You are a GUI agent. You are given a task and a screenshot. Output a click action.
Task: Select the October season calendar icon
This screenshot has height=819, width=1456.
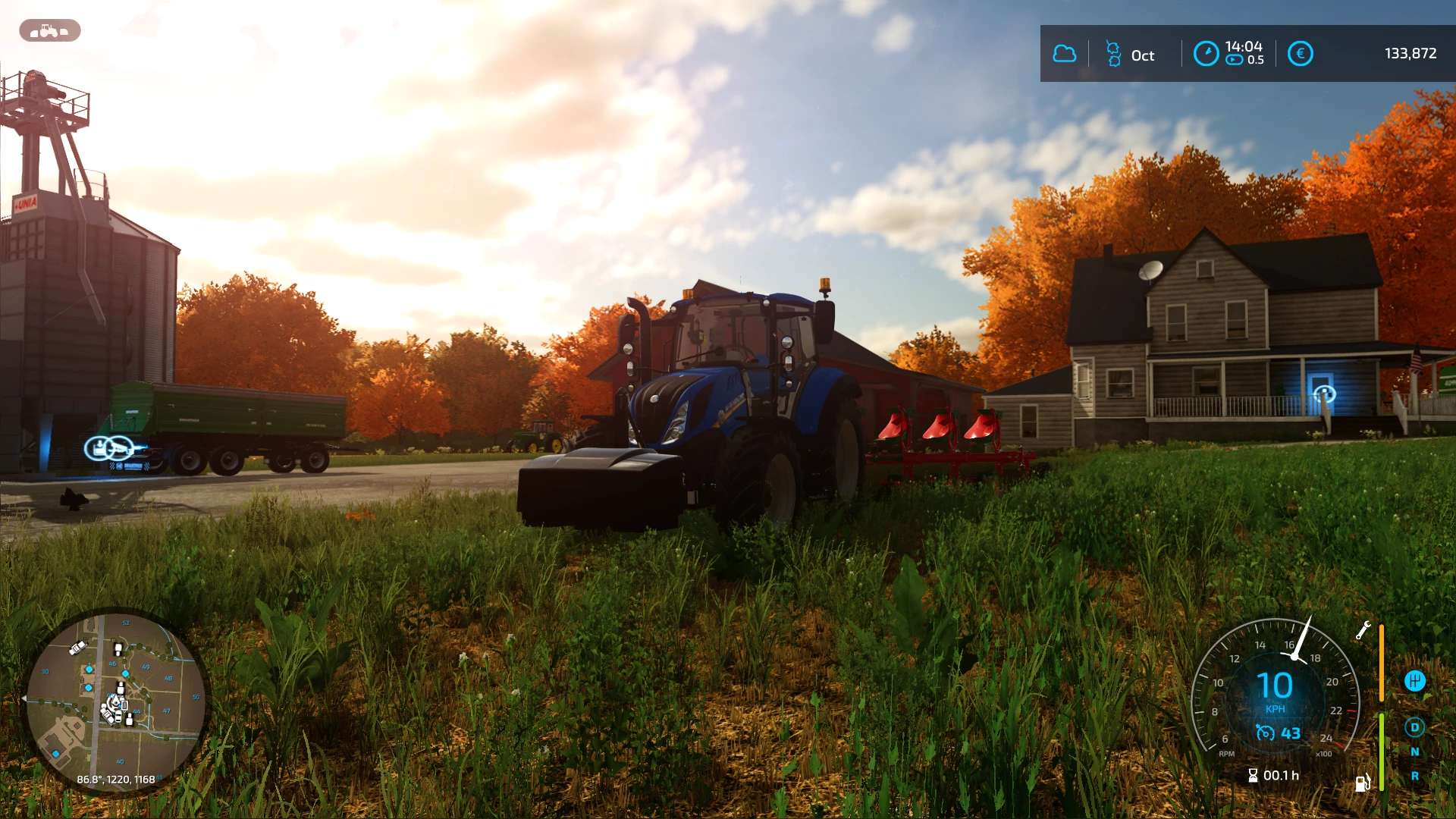[1113, 55]
